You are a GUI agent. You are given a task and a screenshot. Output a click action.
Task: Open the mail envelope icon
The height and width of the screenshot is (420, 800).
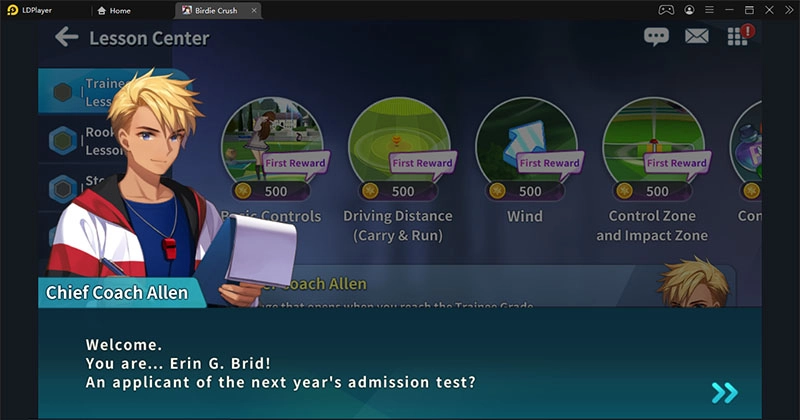pyautogui.click(x=696, y=37)
